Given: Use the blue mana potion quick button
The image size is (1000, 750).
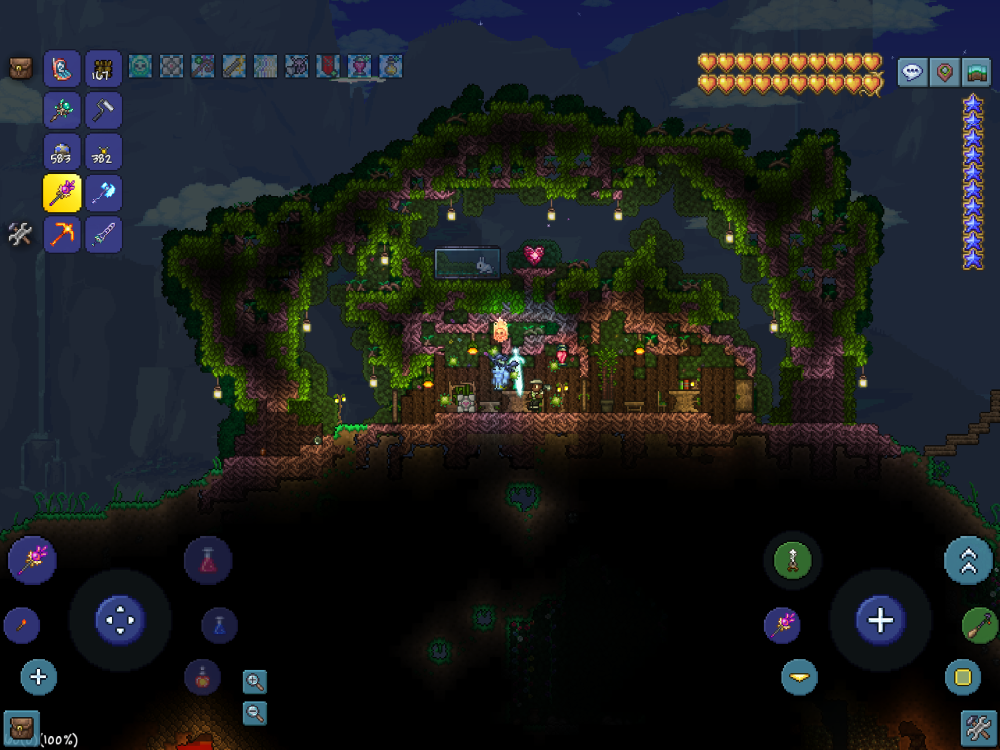Looking at the screenshot, I should tap(219, 625).
